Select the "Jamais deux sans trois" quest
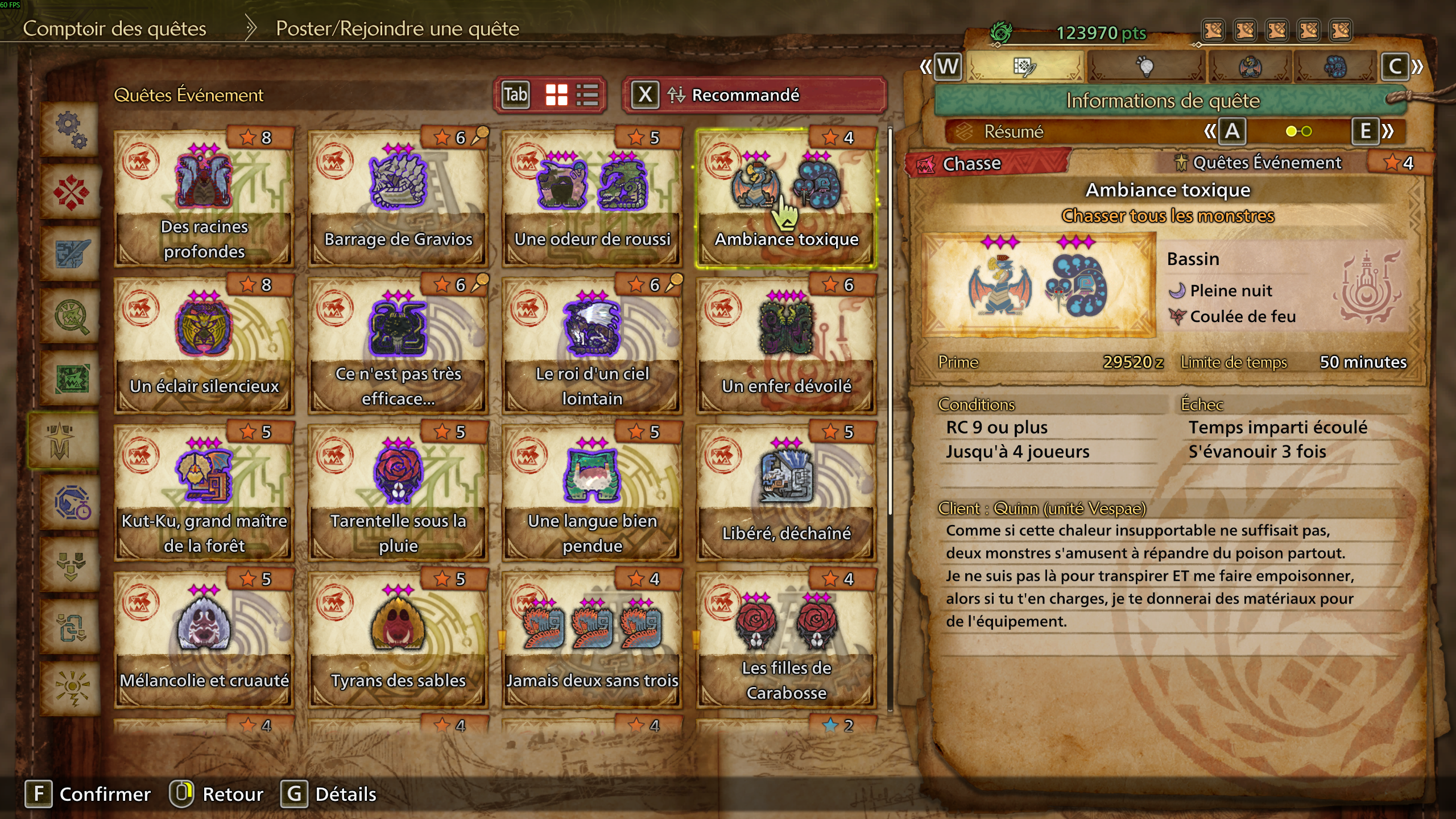The image size is (1456, 819). click(x=592, y=640)
